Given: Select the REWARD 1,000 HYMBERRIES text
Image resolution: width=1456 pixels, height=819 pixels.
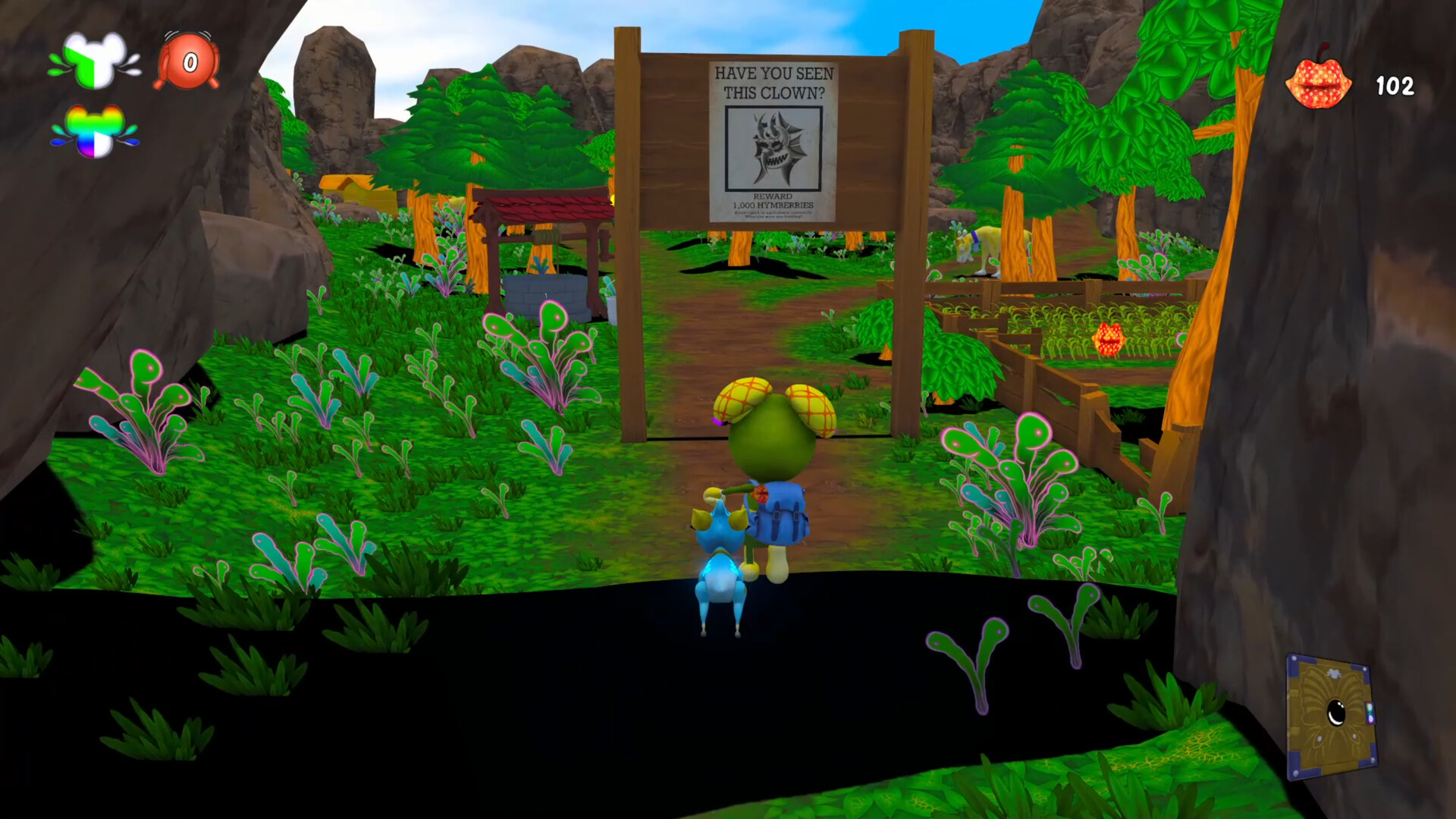Looking at the screenshot, I should (772, 201).
